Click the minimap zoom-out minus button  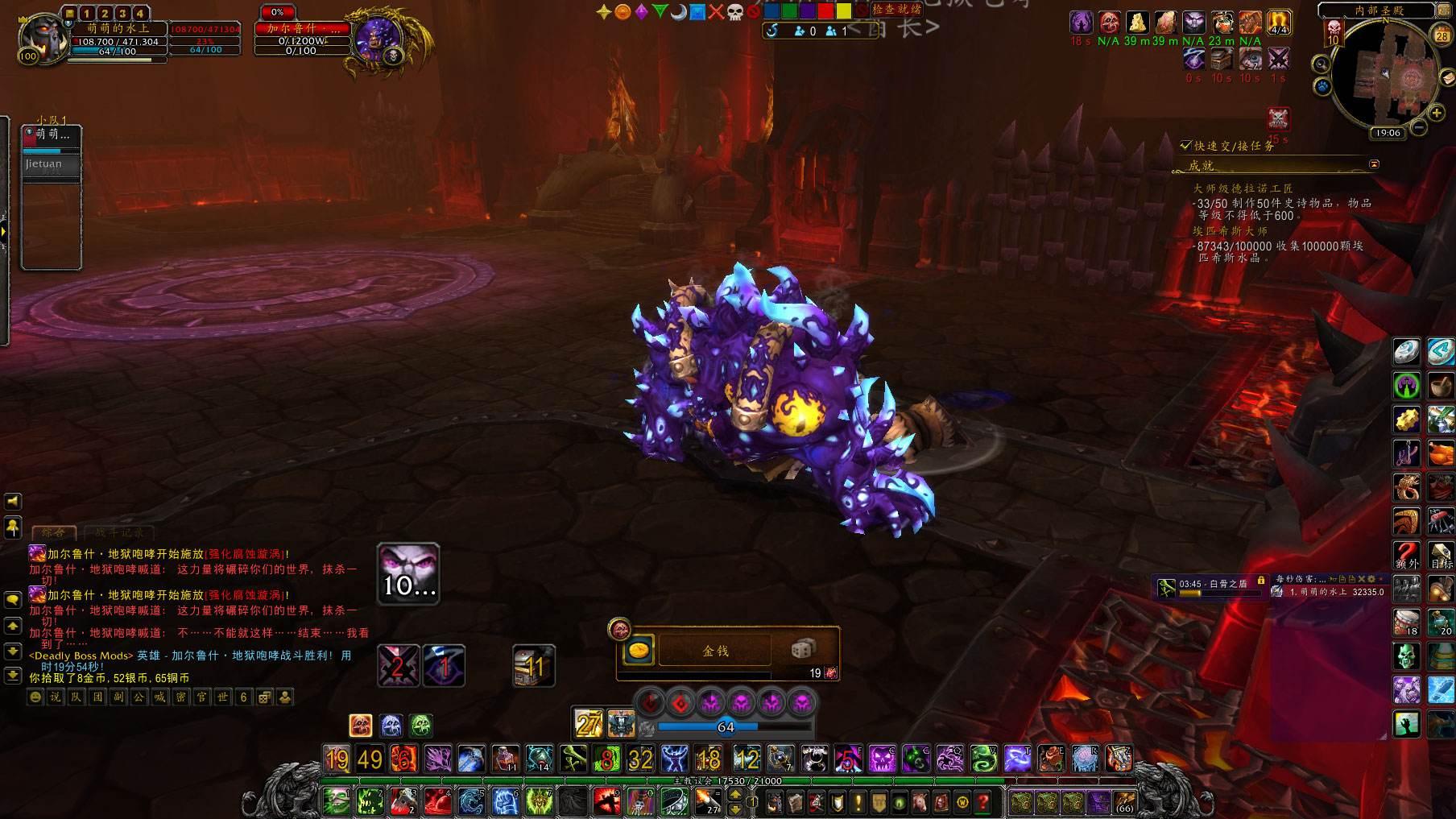coord(1420,127)
